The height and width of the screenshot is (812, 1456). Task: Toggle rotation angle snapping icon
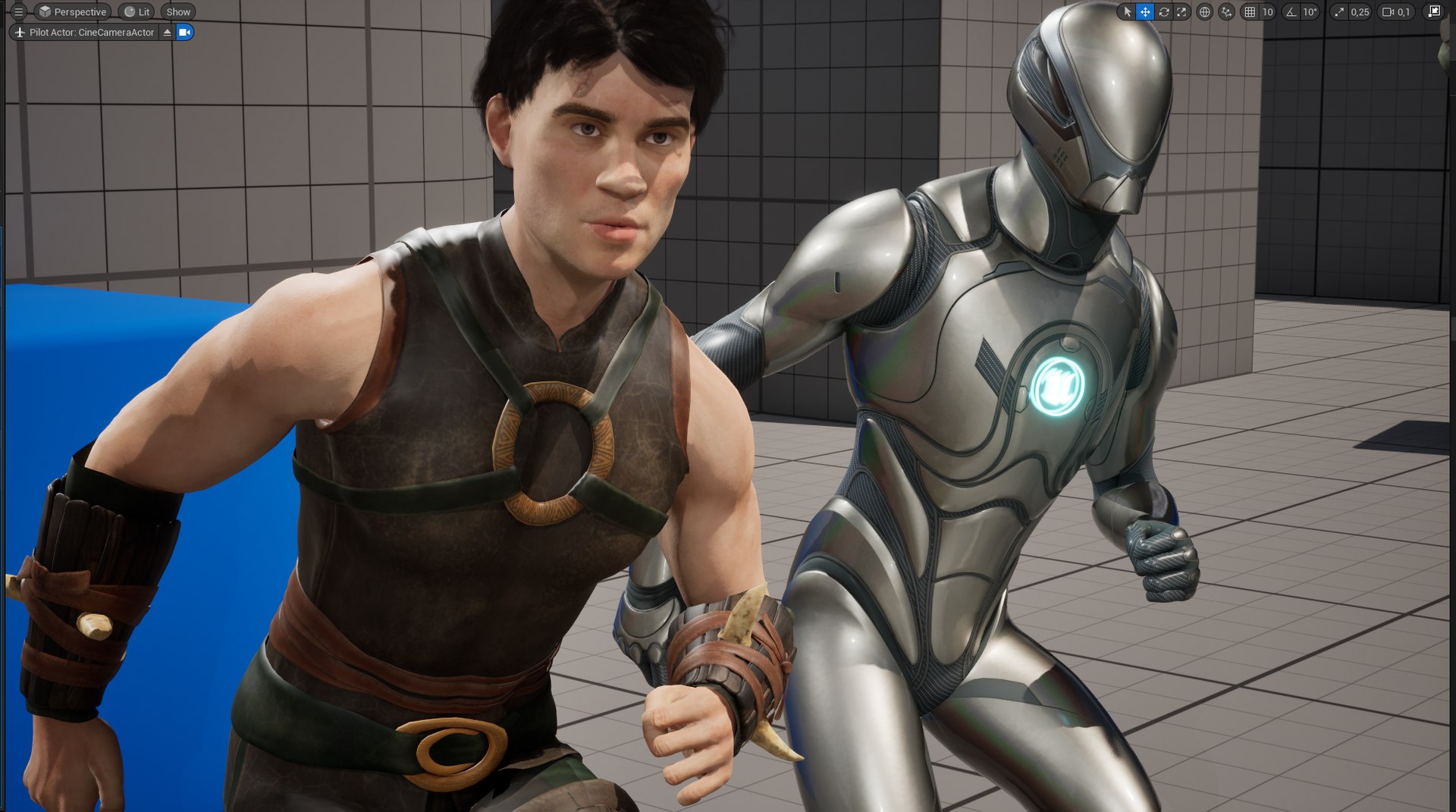pos(1291,12)
